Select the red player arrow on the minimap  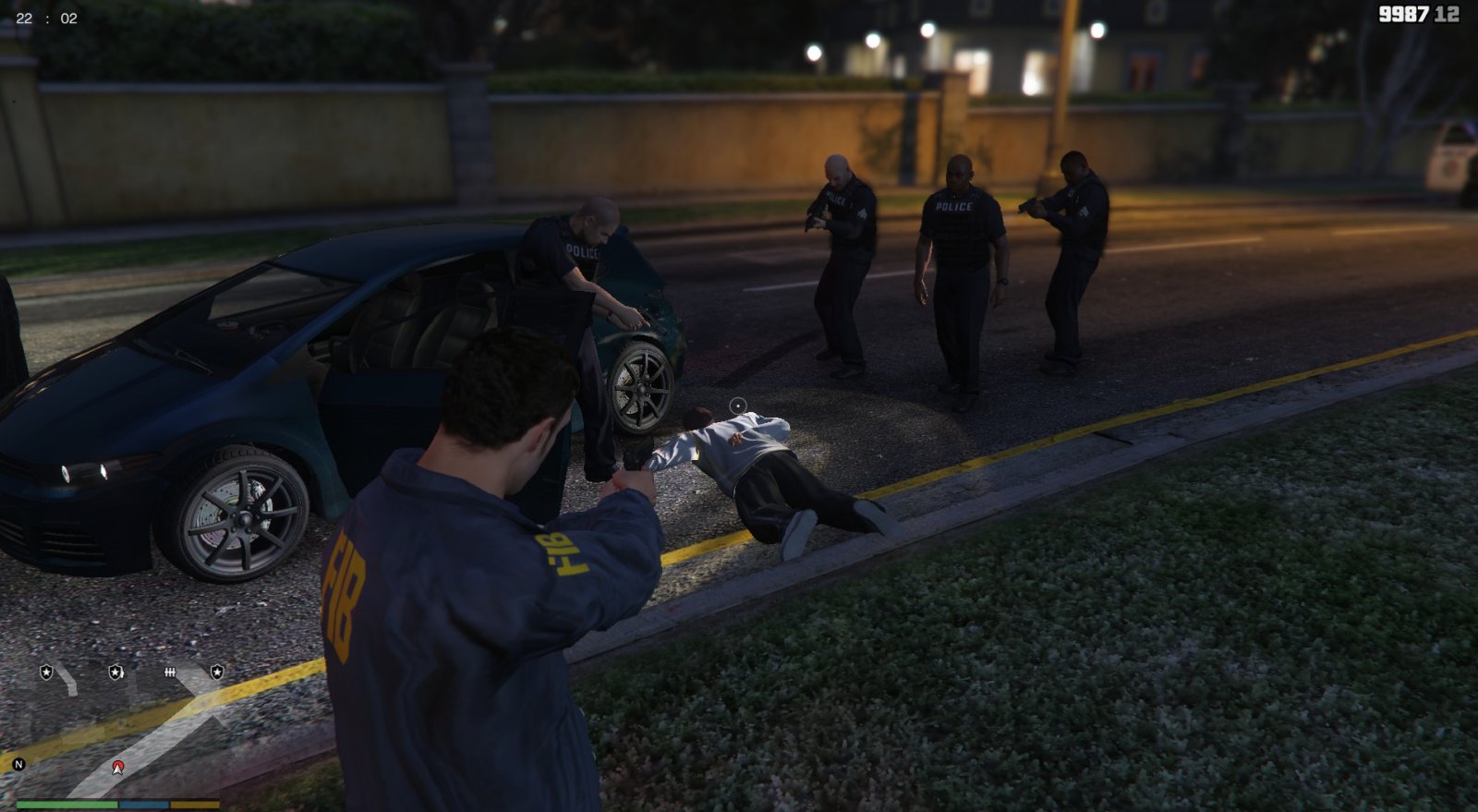coord(118,768)
